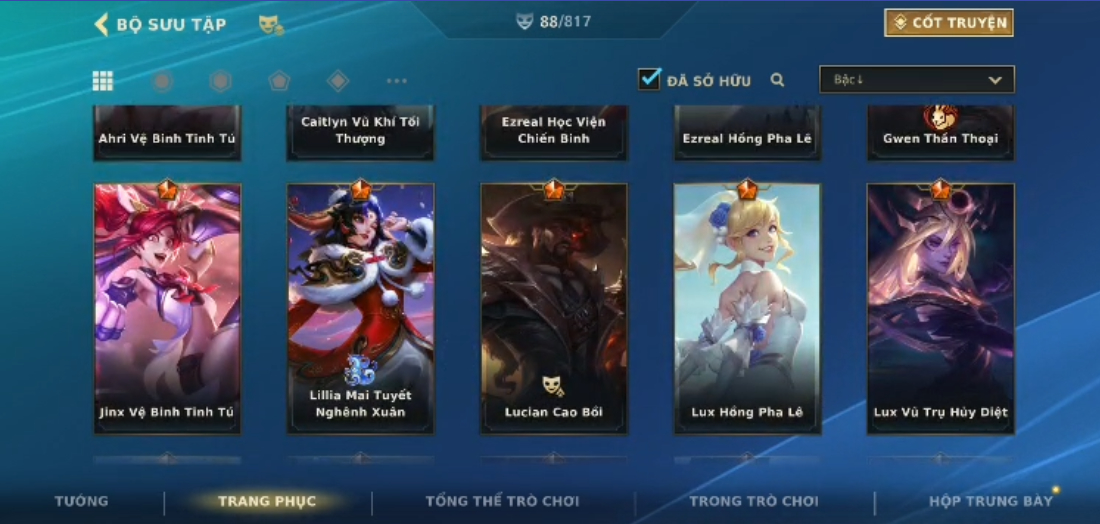This screenshot has height=524, width=1100.
Task: Click the magnifying glass search icon
Action: coord(777,80)
